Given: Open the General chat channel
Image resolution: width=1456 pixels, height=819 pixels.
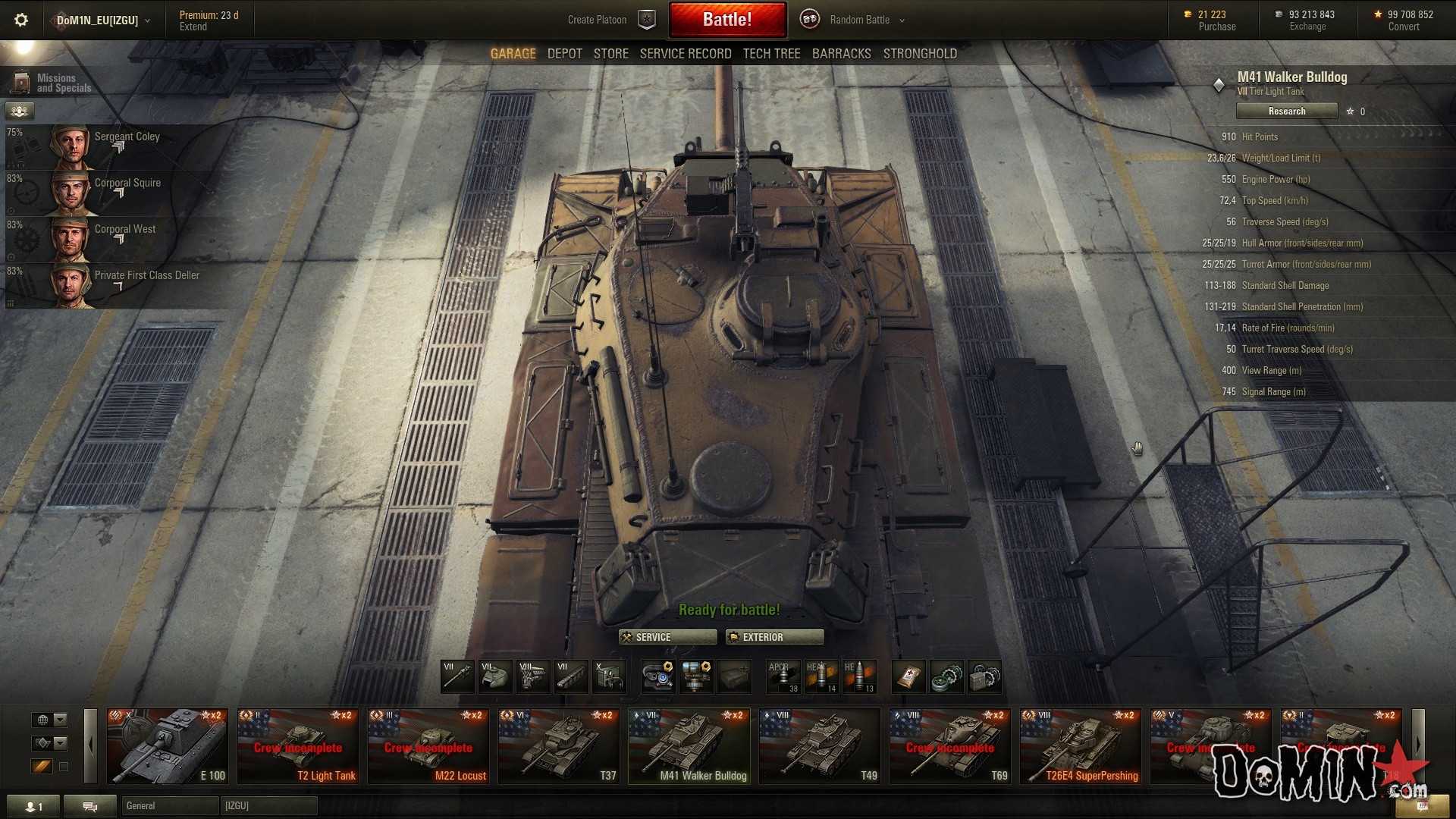Looking at the screenshot, I should pyautogui.click(x=170, y=805).
